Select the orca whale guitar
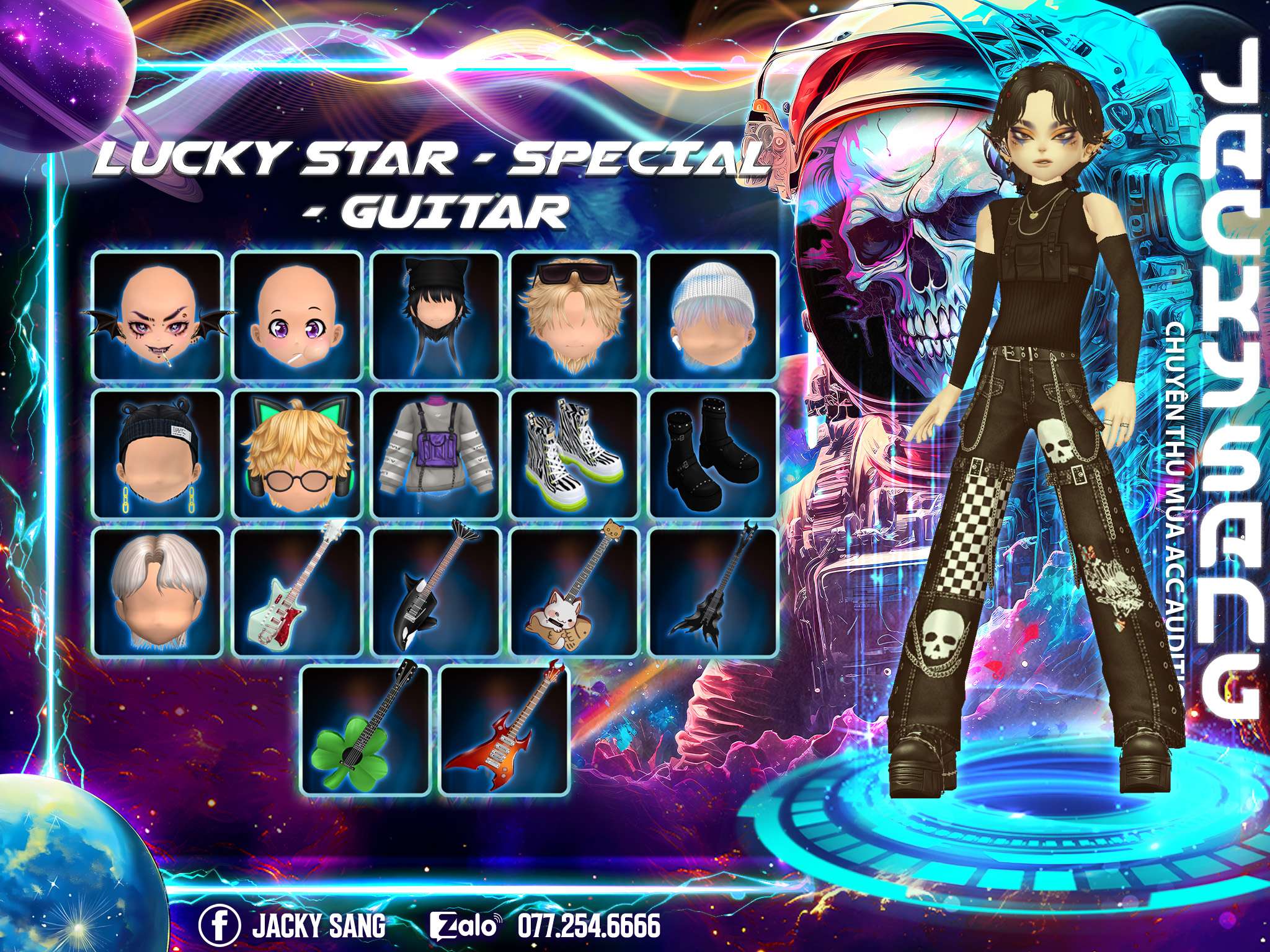 tap(436, 592)
